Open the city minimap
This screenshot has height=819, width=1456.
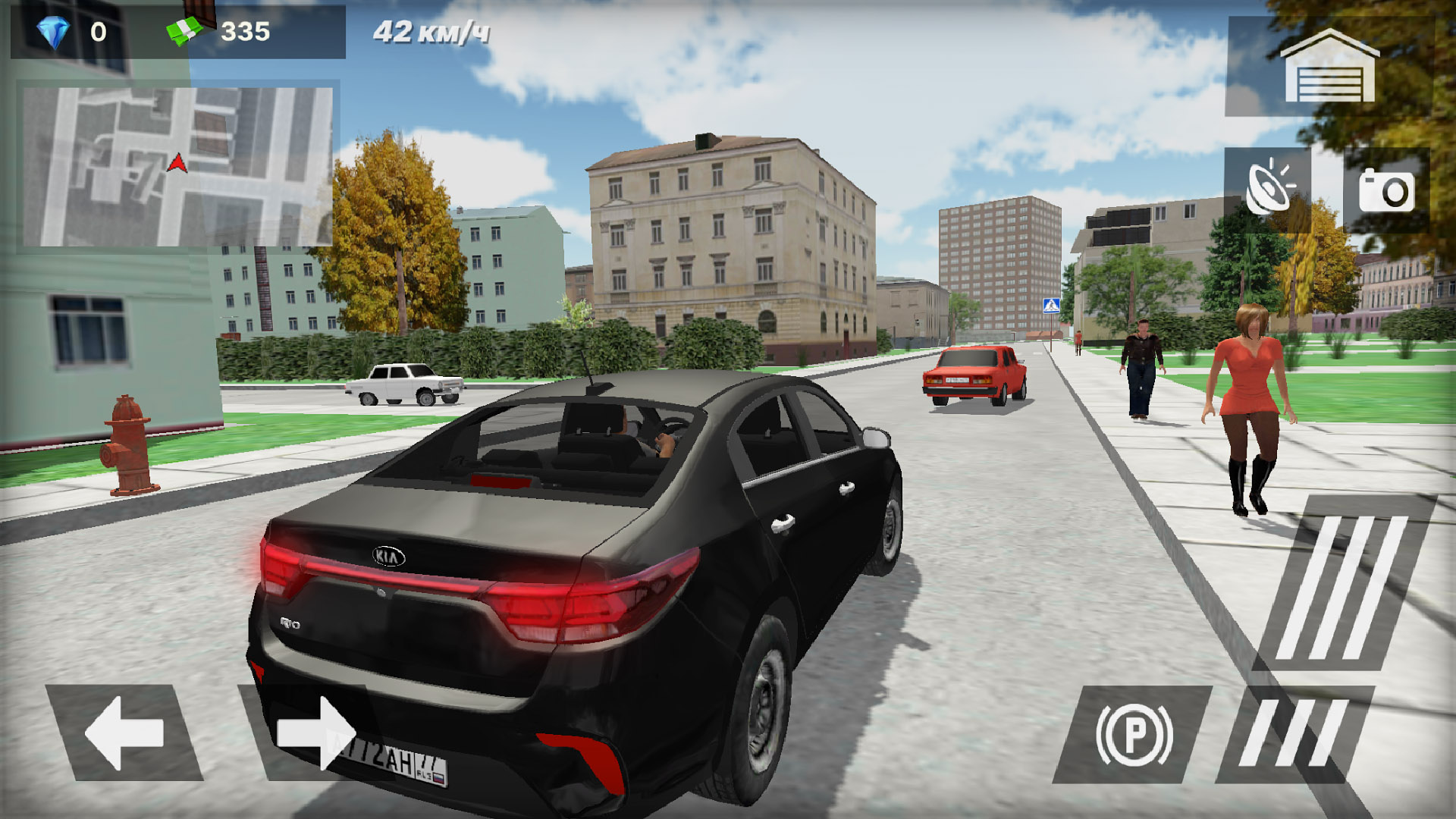coord(177,166)
